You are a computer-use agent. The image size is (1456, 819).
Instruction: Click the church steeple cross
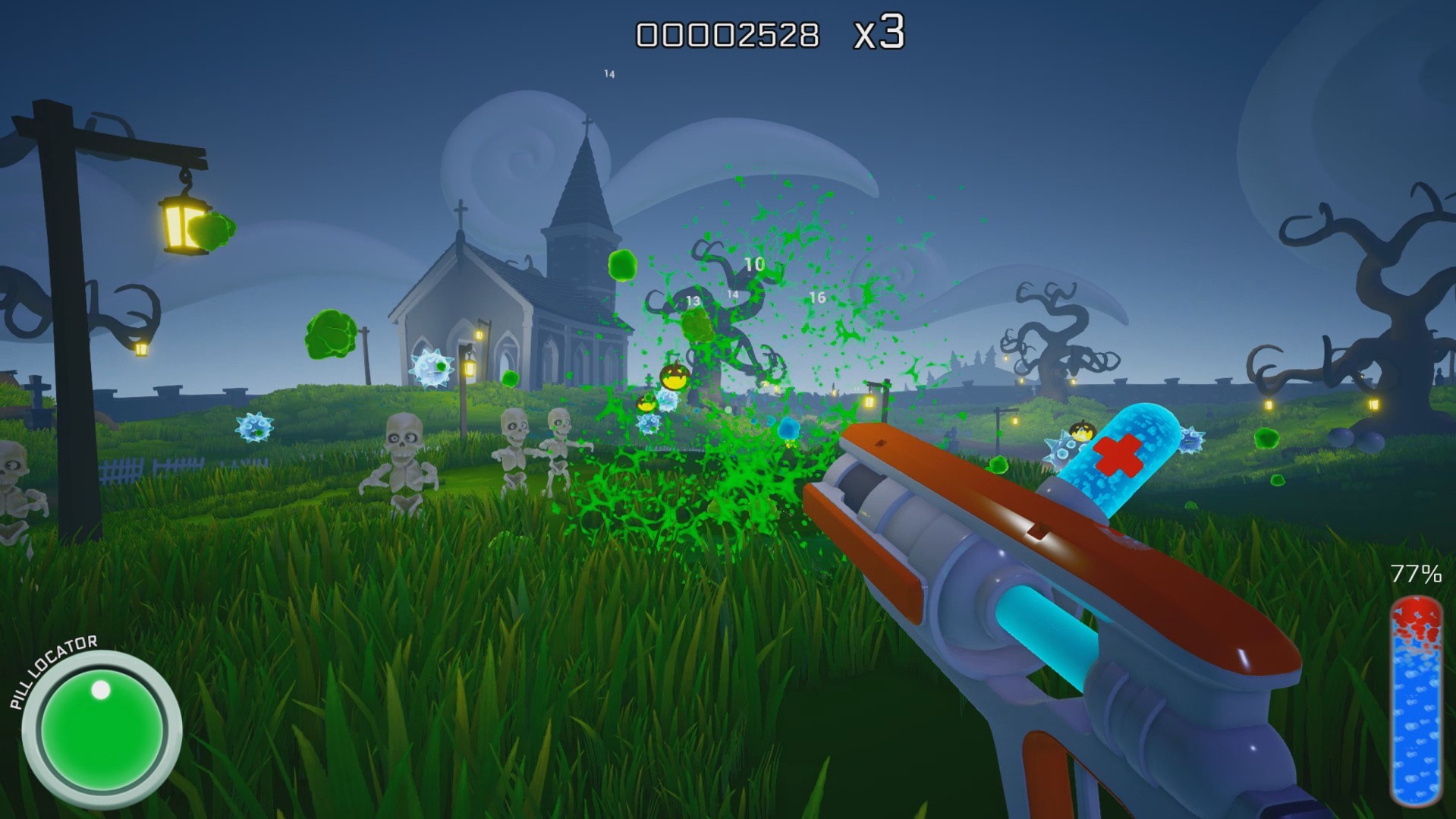(589, 121)
